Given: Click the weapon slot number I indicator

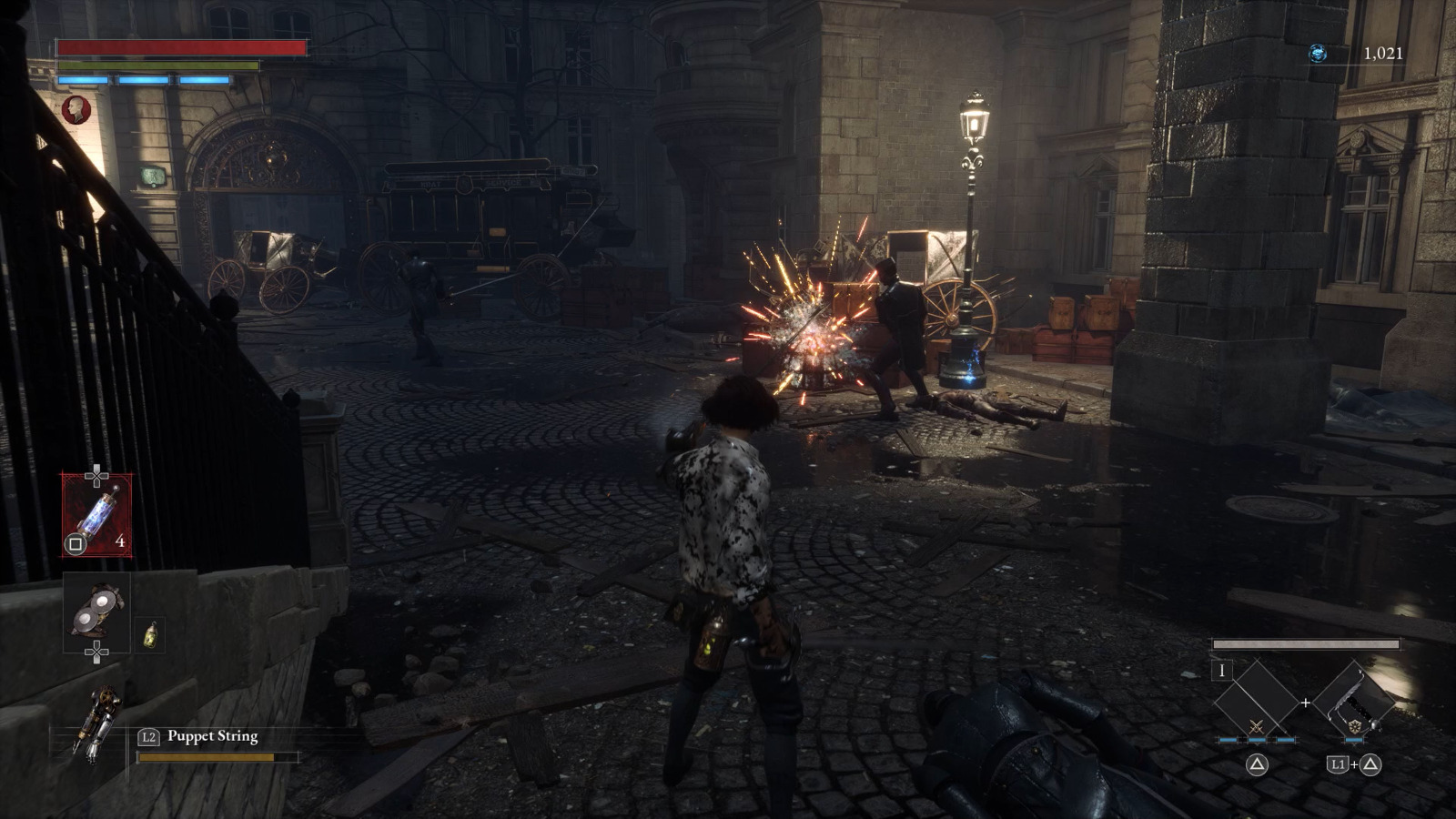Looking at the screenshot, I should click(x=1221, y=672).
